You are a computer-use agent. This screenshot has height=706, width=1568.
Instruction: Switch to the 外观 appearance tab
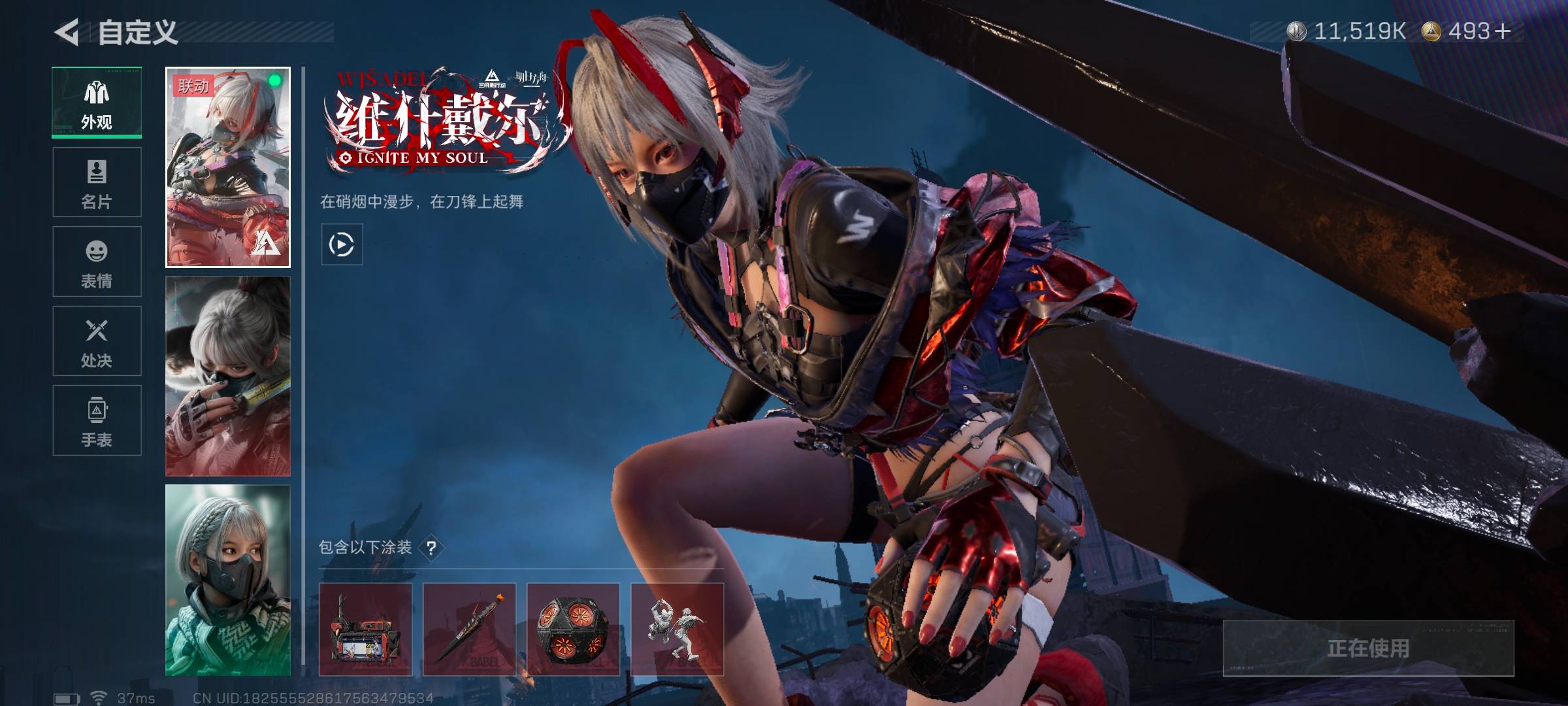pos(97,103)
